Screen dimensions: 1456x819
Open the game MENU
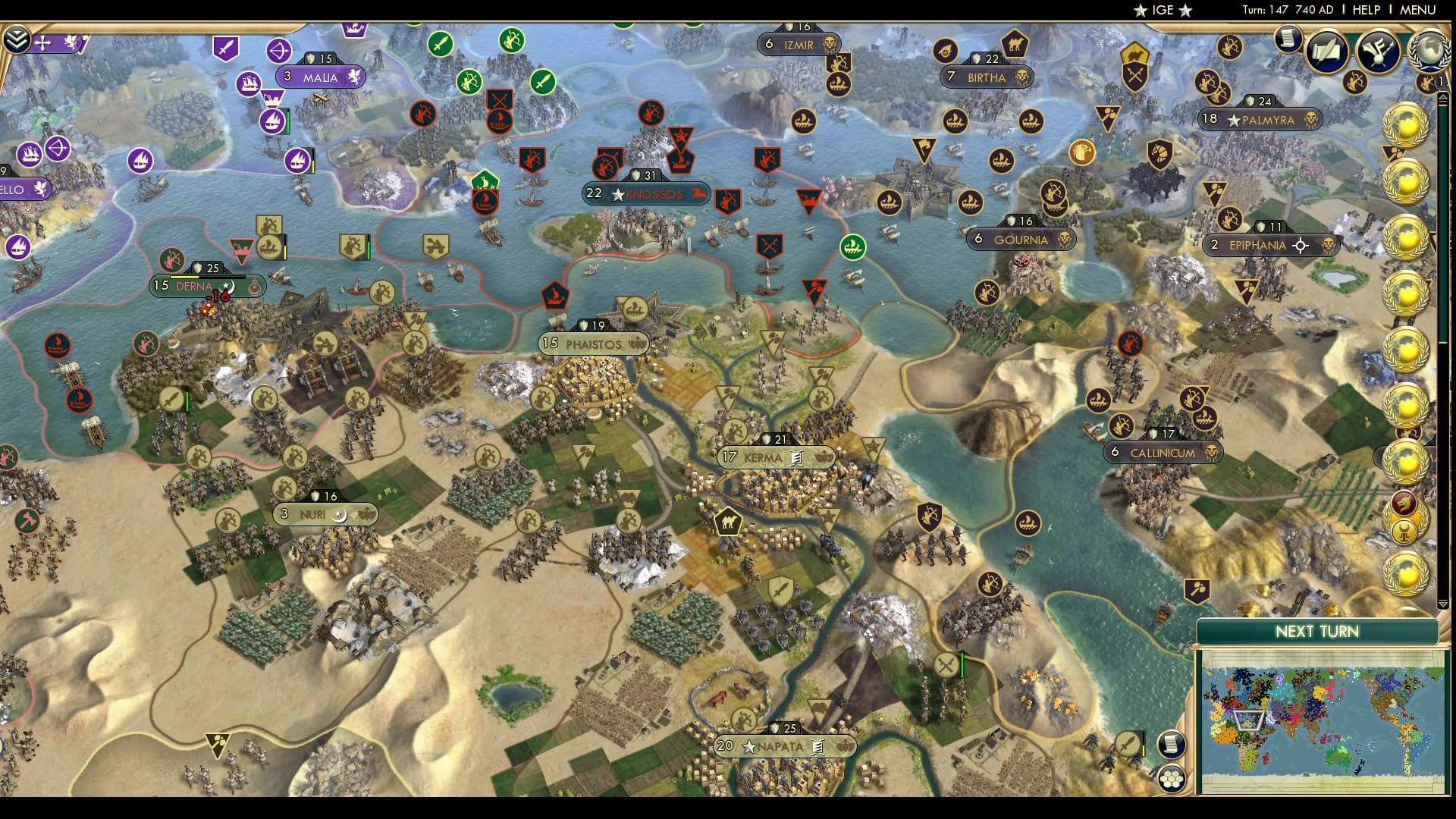click(x=1417, y=11)
